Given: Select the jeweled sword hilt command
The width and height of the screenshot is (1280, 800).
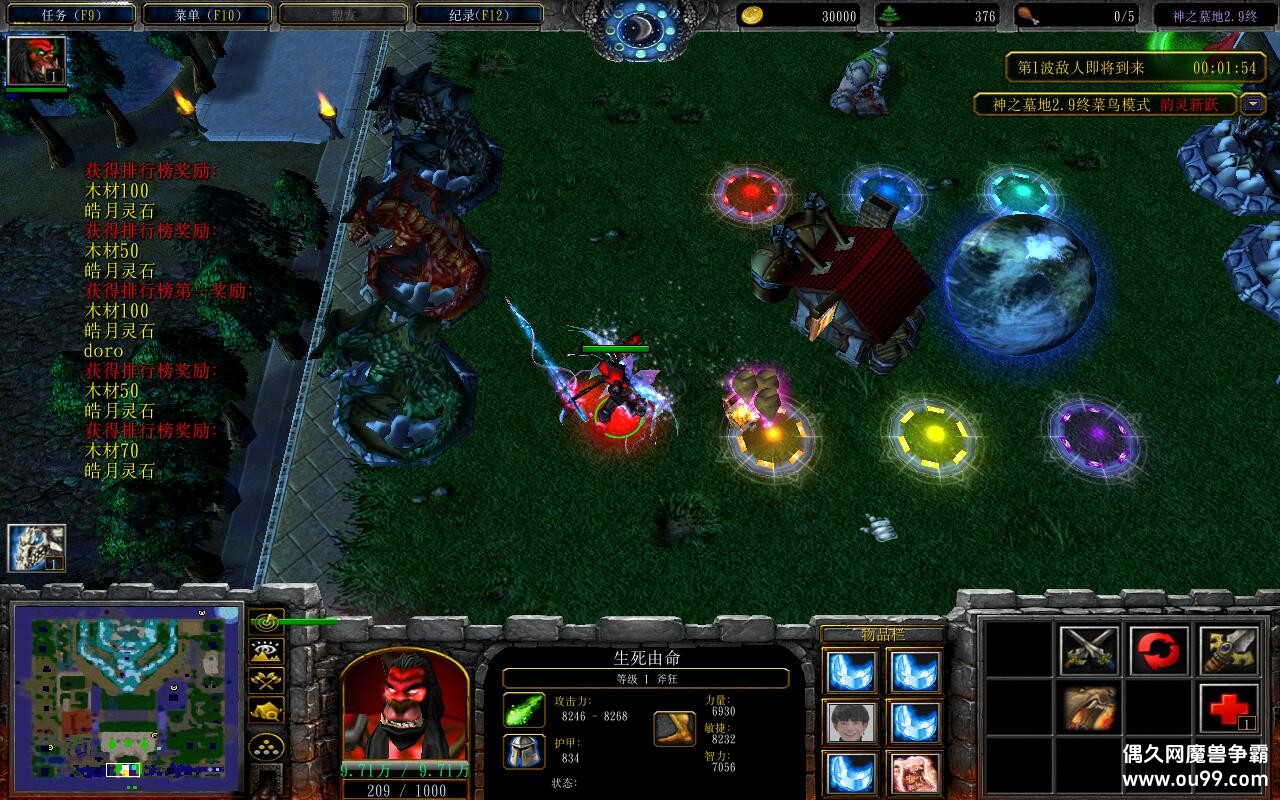Looking at the screenshot, I should (1228, 650).
